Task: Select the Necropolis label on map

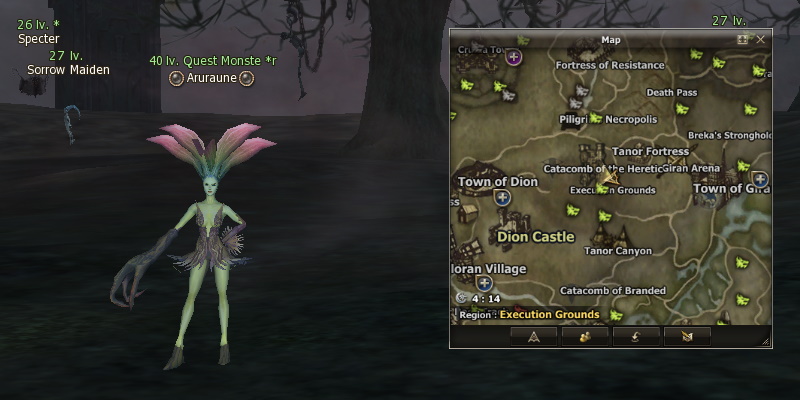Action: click(x=631, y=119)
